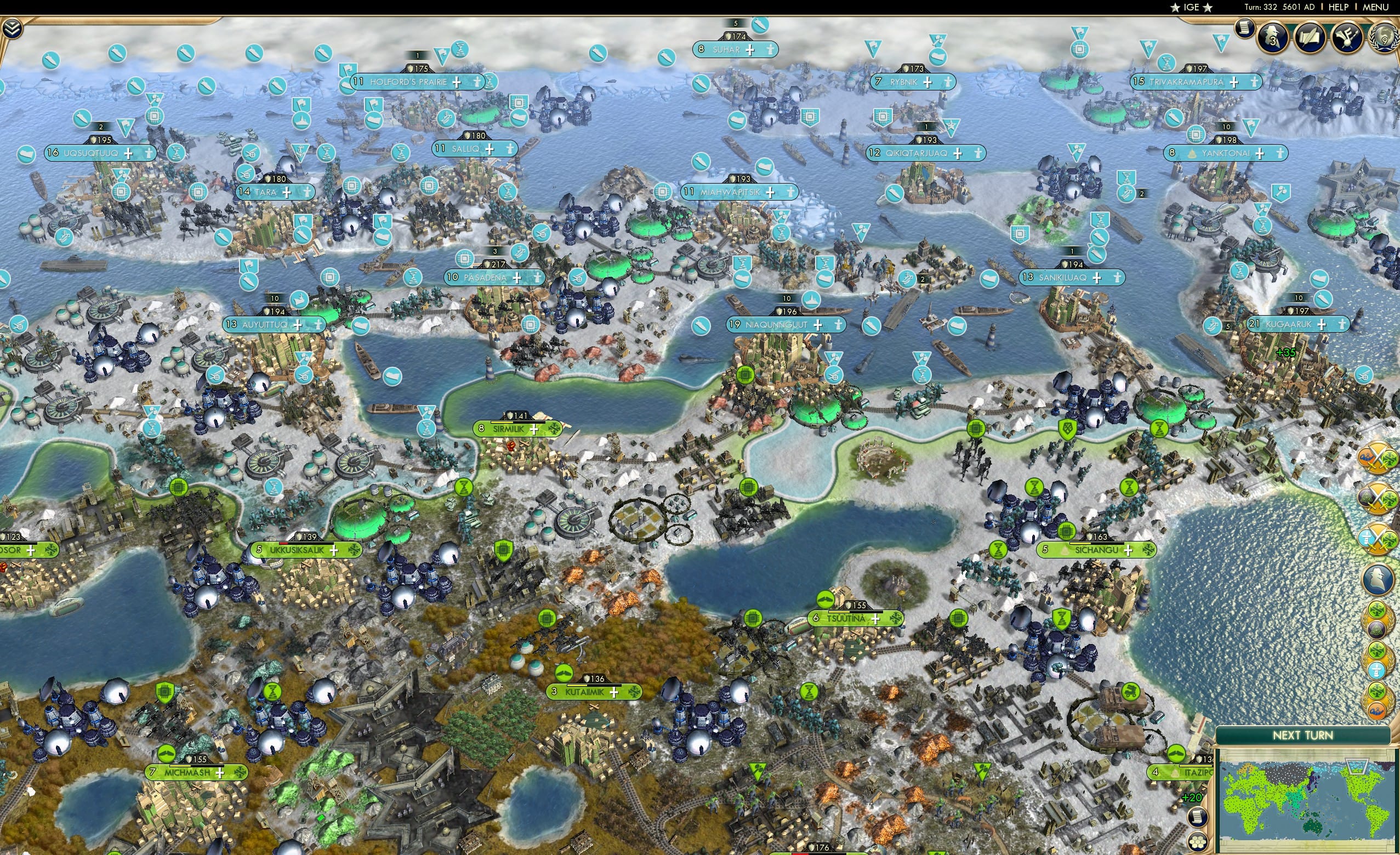Choose production for Kugaaruk via its plus icon

1322,326
